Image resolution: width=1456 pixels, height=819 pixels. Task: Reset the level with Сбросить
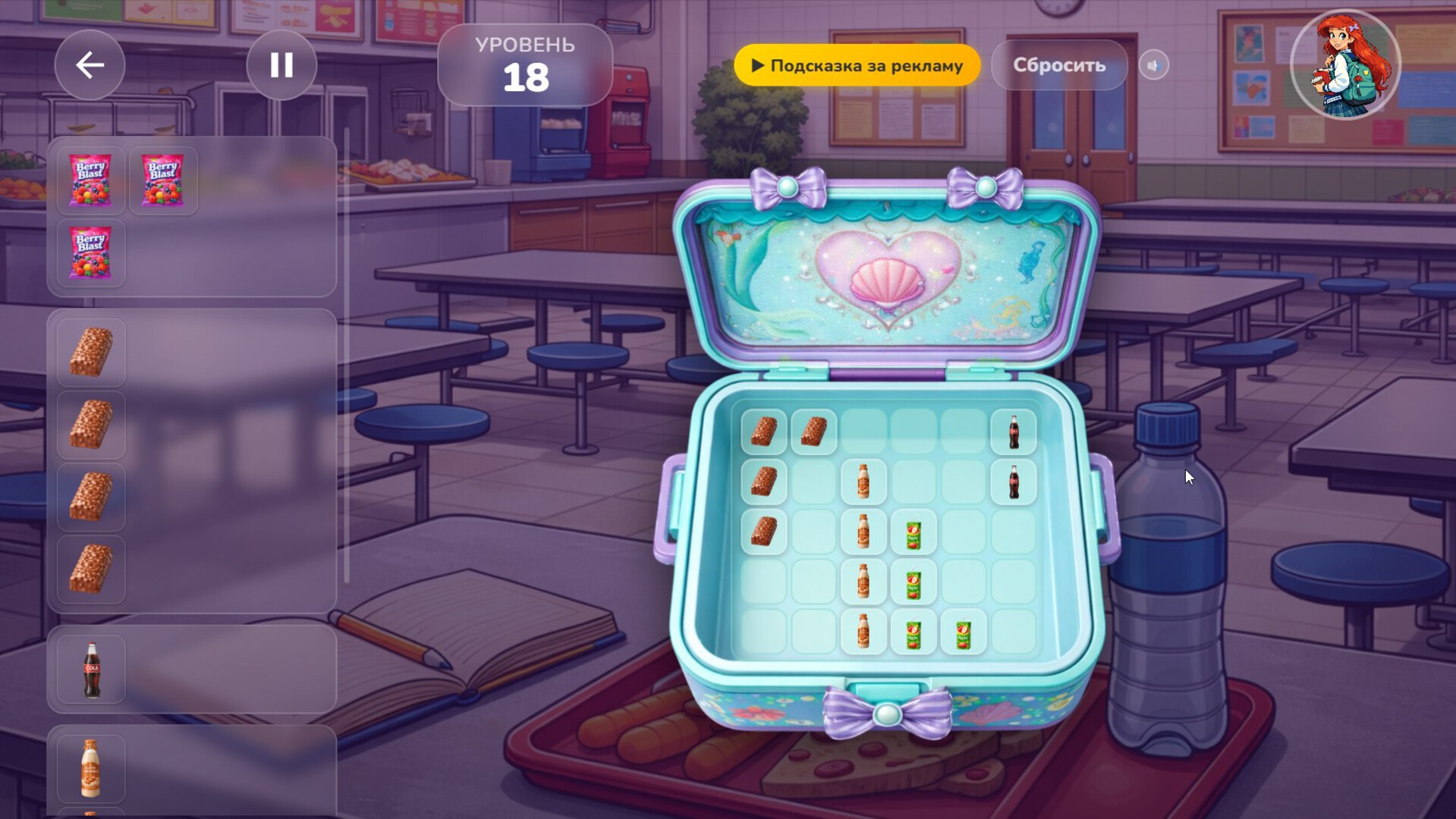pos(1058,65)
